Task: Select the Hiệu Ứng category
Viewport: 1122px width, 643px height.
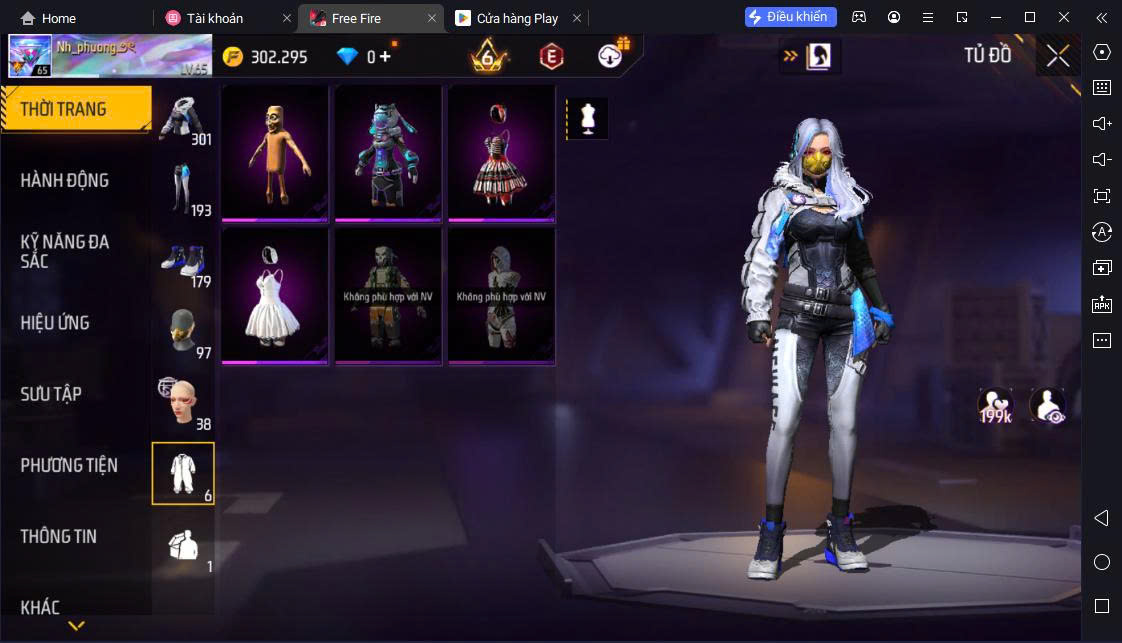Action: (55, 323)
